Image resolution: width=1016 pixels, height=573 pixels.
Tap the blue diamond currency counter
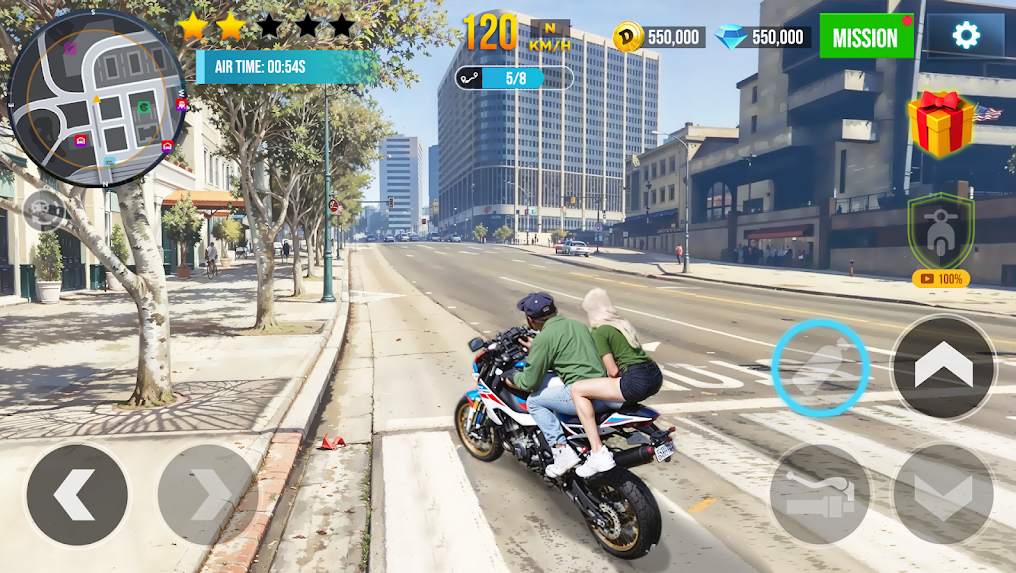click(x=763, y=37)
